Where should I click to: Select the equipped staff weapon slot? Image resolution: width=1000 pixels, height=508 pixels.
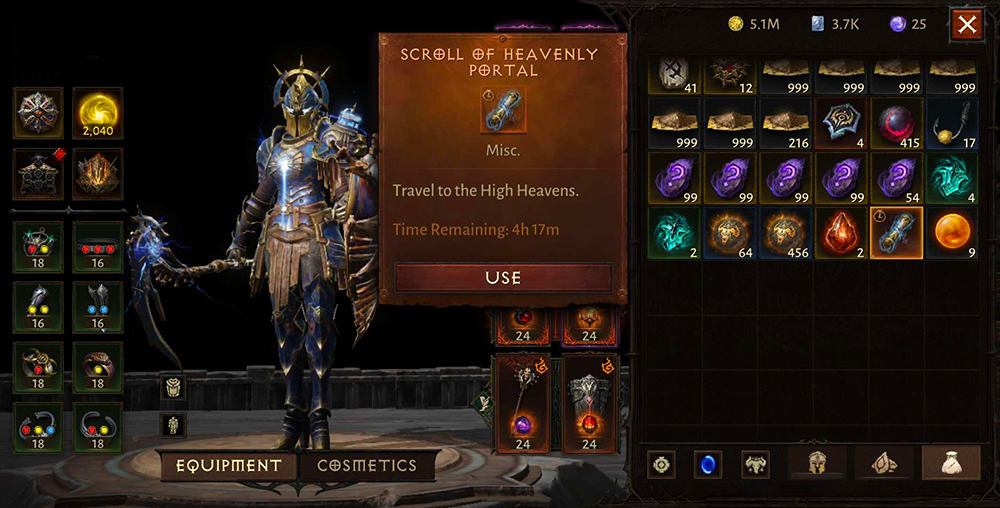(522, 402)
